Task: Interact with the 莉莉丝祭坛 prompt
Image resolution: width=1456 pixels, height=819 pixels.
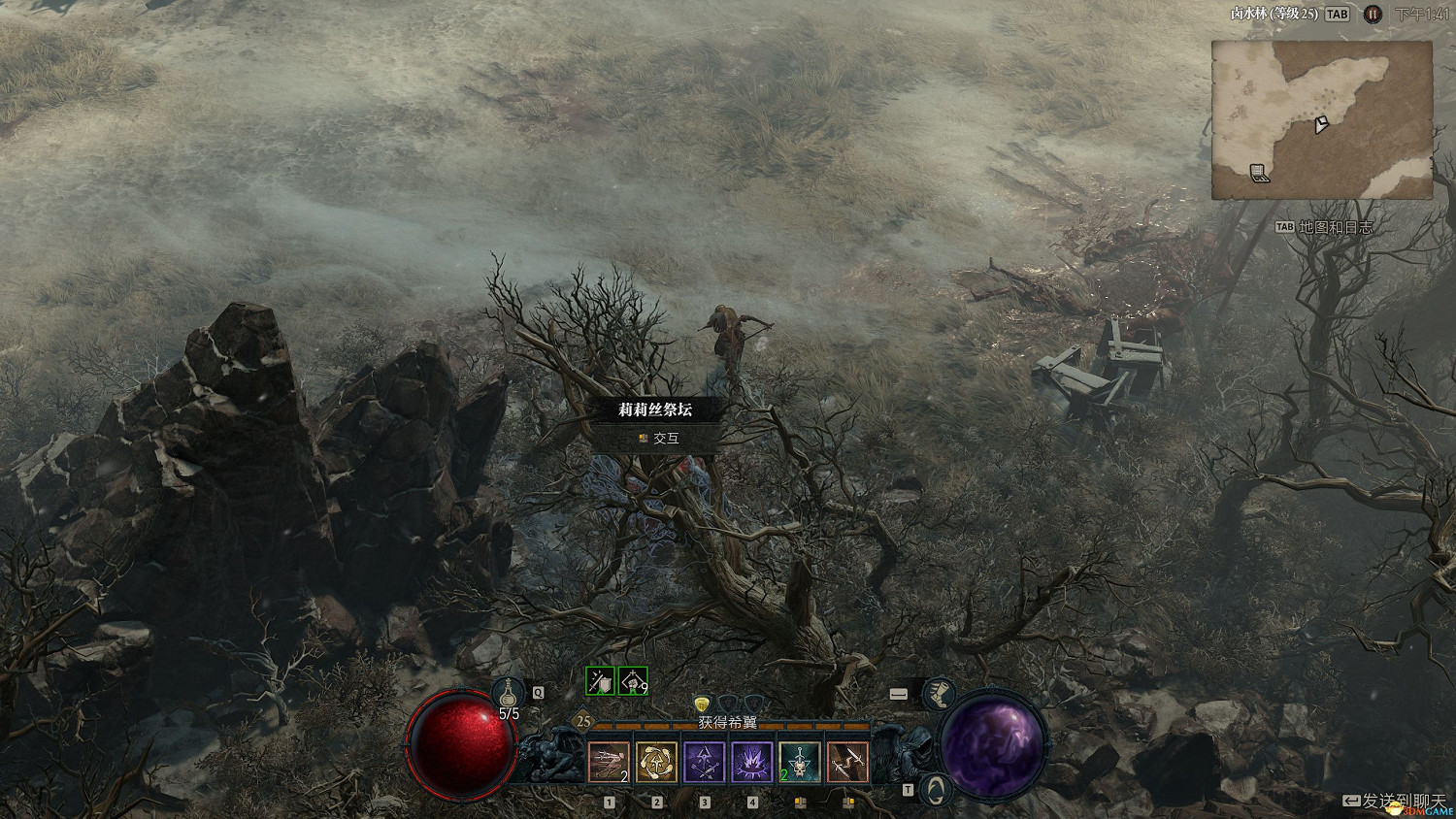Action: 657,439
